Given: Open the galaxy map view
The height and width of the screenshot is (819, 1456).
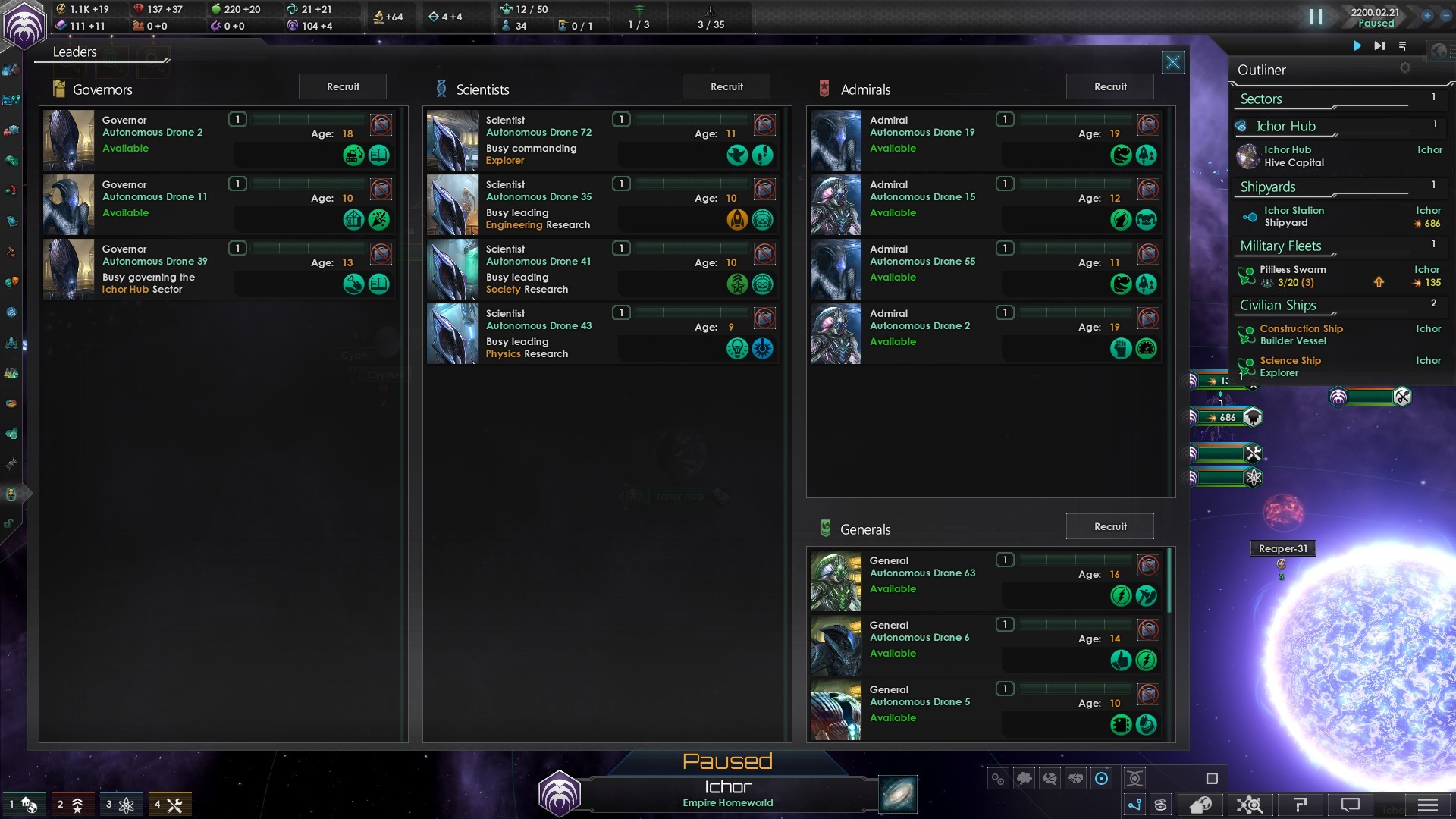Looking at the screenshot, I should [x=898, y=794].
